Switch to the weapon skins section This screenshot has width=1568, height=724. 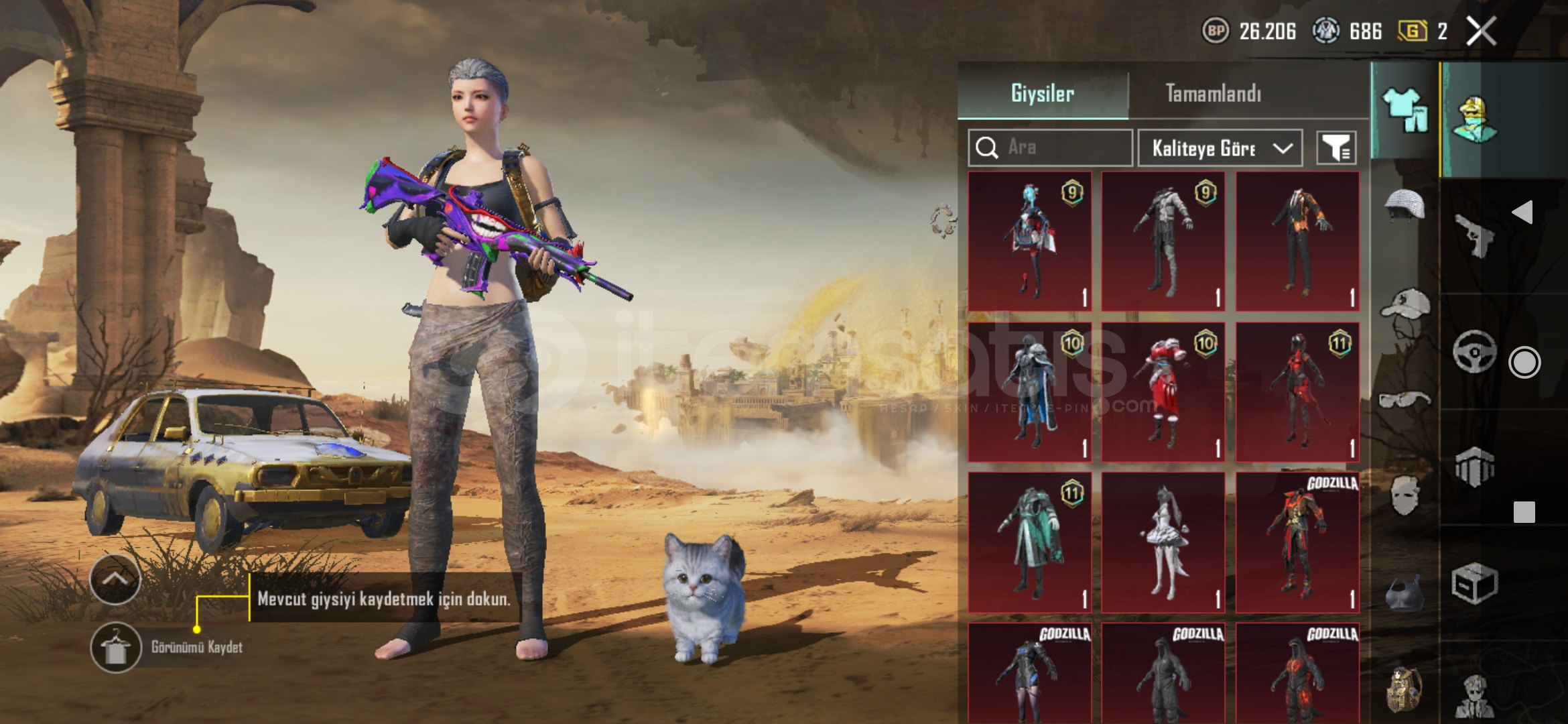[x=1474, y=235]
